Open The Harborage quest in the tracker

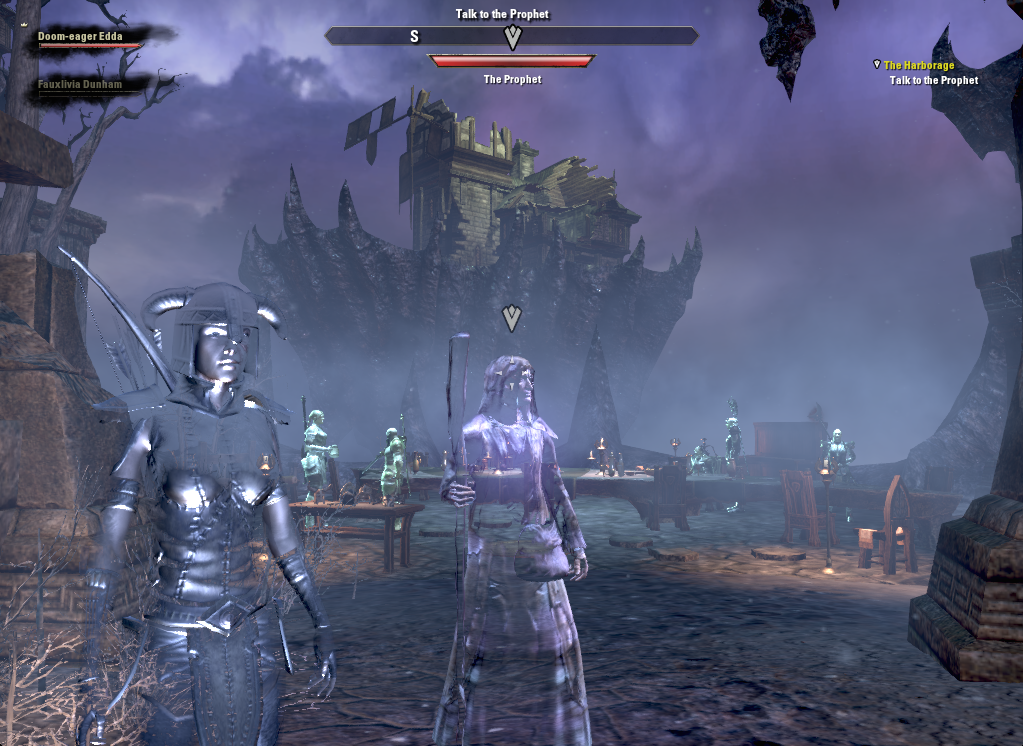[x=918, y=65]
